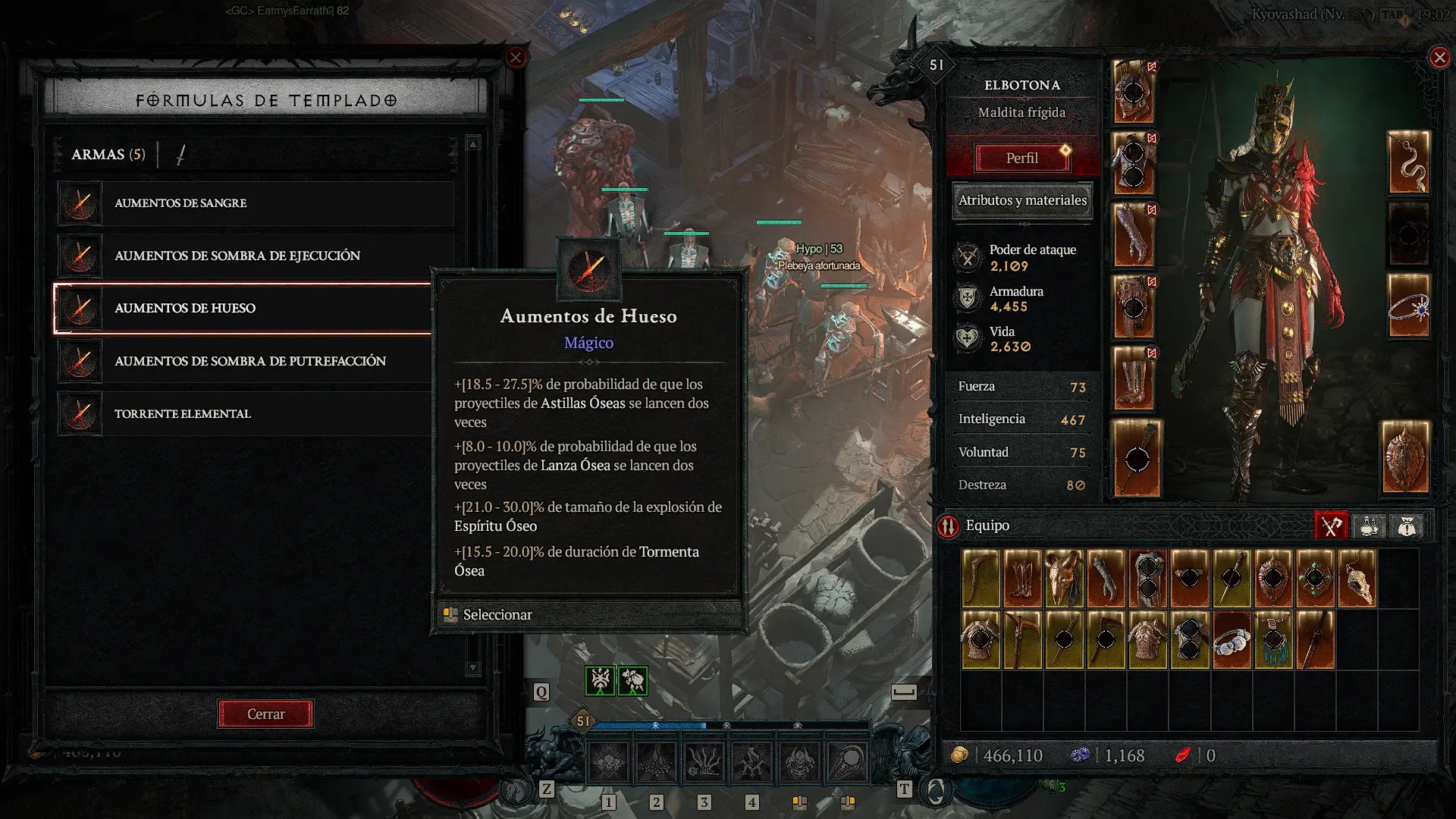Pick Aumentos de Sombra de Putrefacción formula
Viewport: 1456px width, 819px height.
tap(256, 361)
